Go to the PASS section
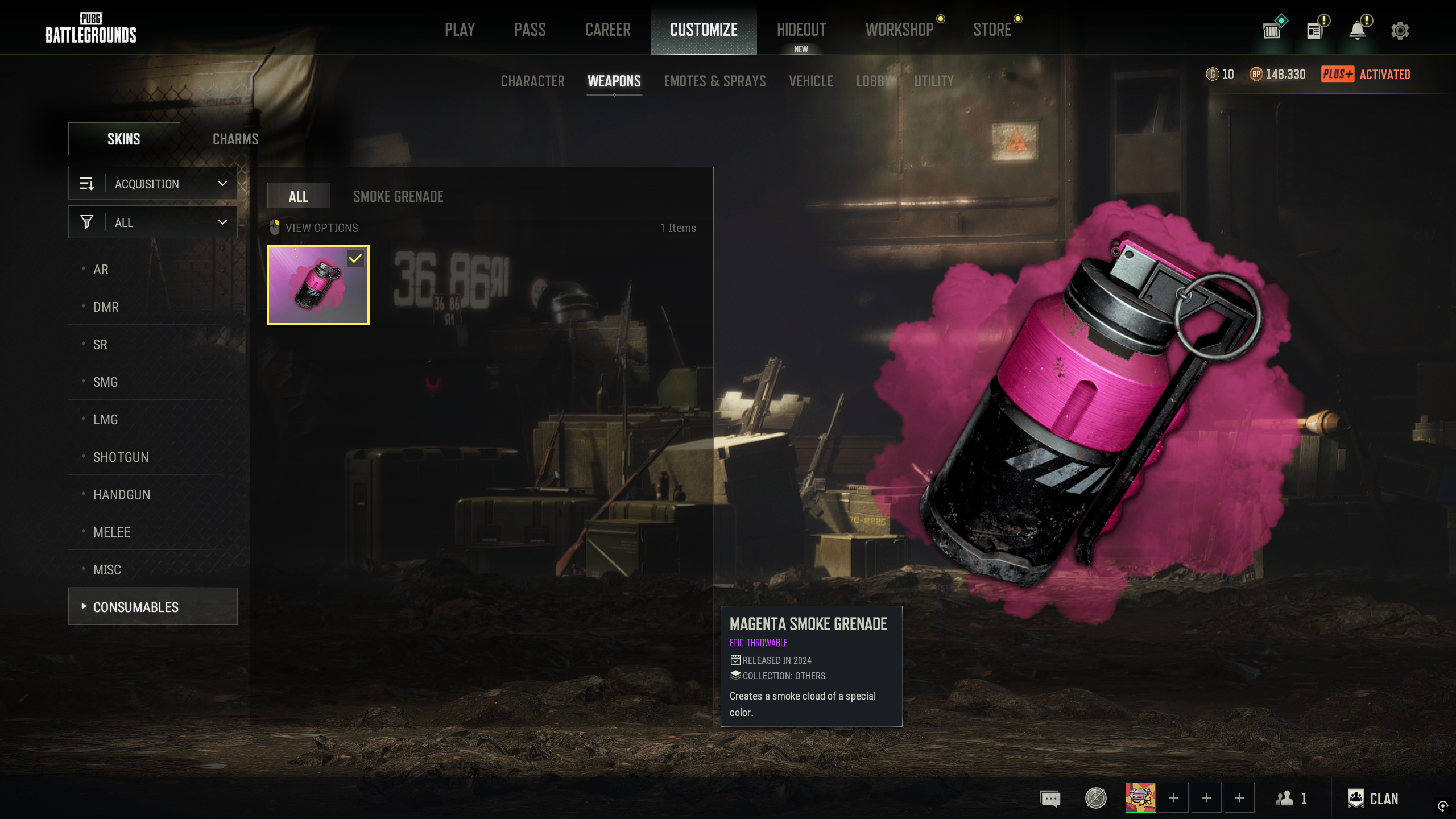This screenshot has height=819, width=1456. click(530, 30)
